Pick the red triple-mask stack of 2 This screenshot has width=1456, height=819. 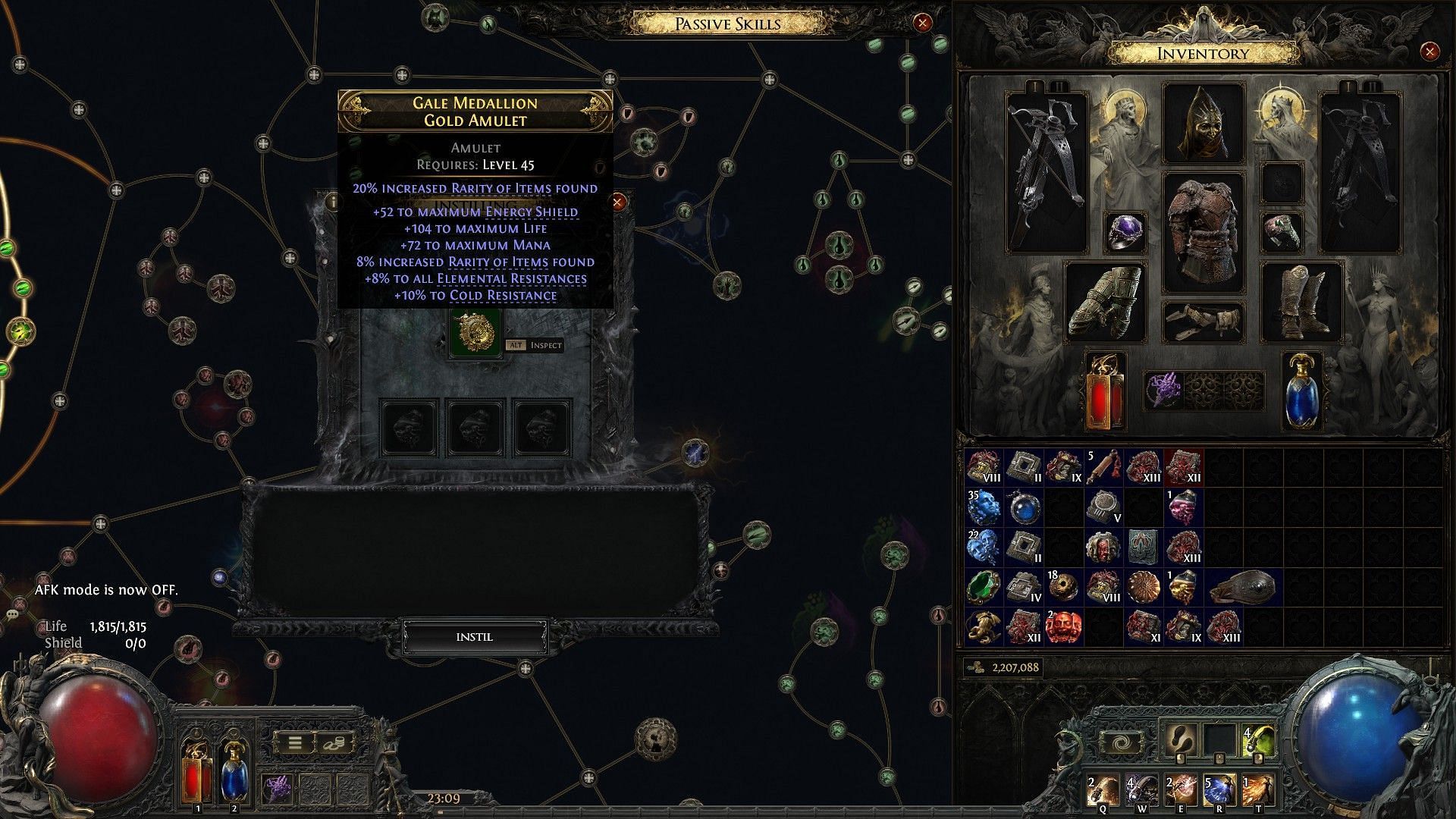click(1065, 627)
